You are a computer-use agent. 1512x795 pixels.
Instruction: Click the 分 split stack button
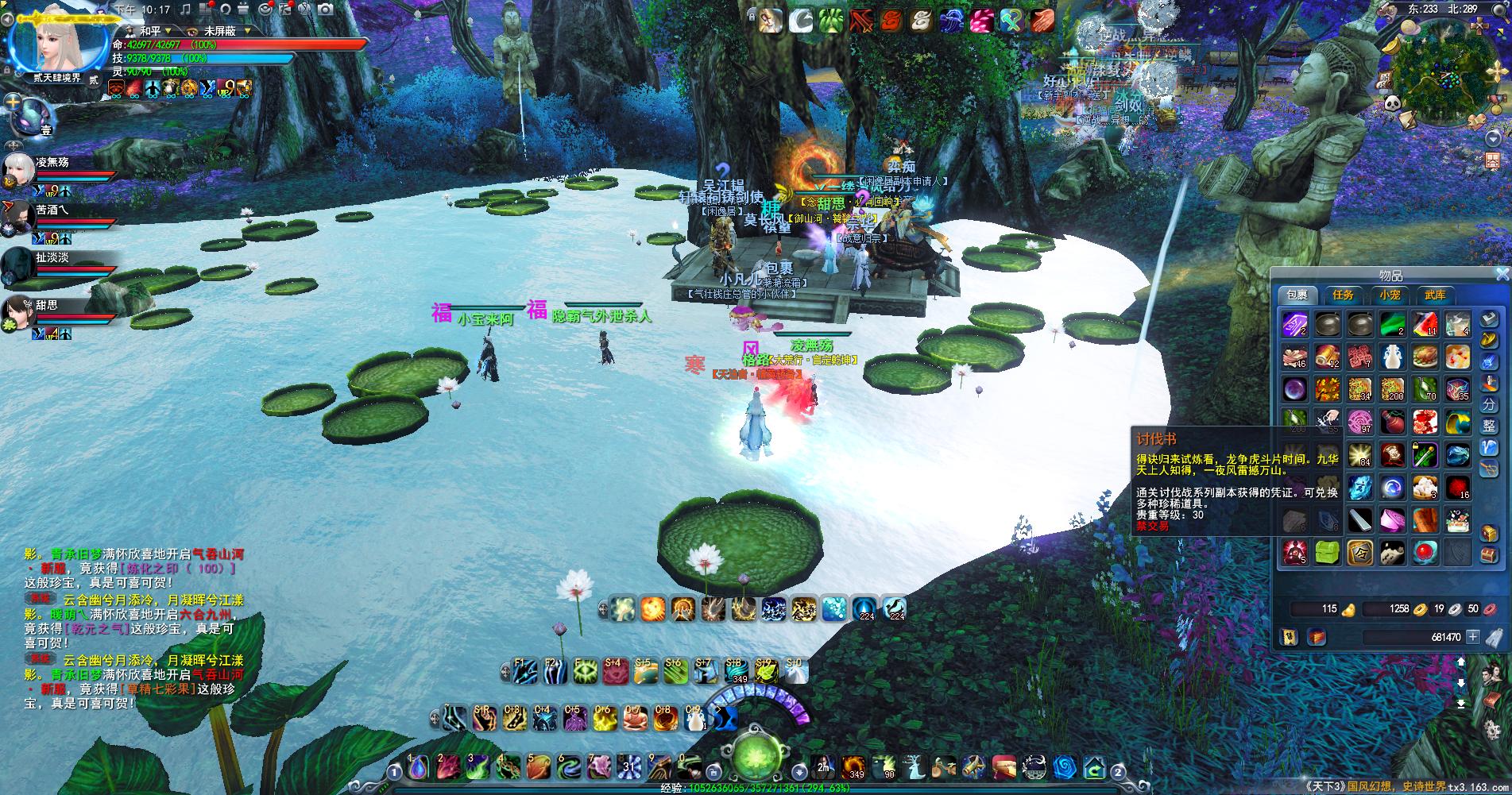[1489, 404]
